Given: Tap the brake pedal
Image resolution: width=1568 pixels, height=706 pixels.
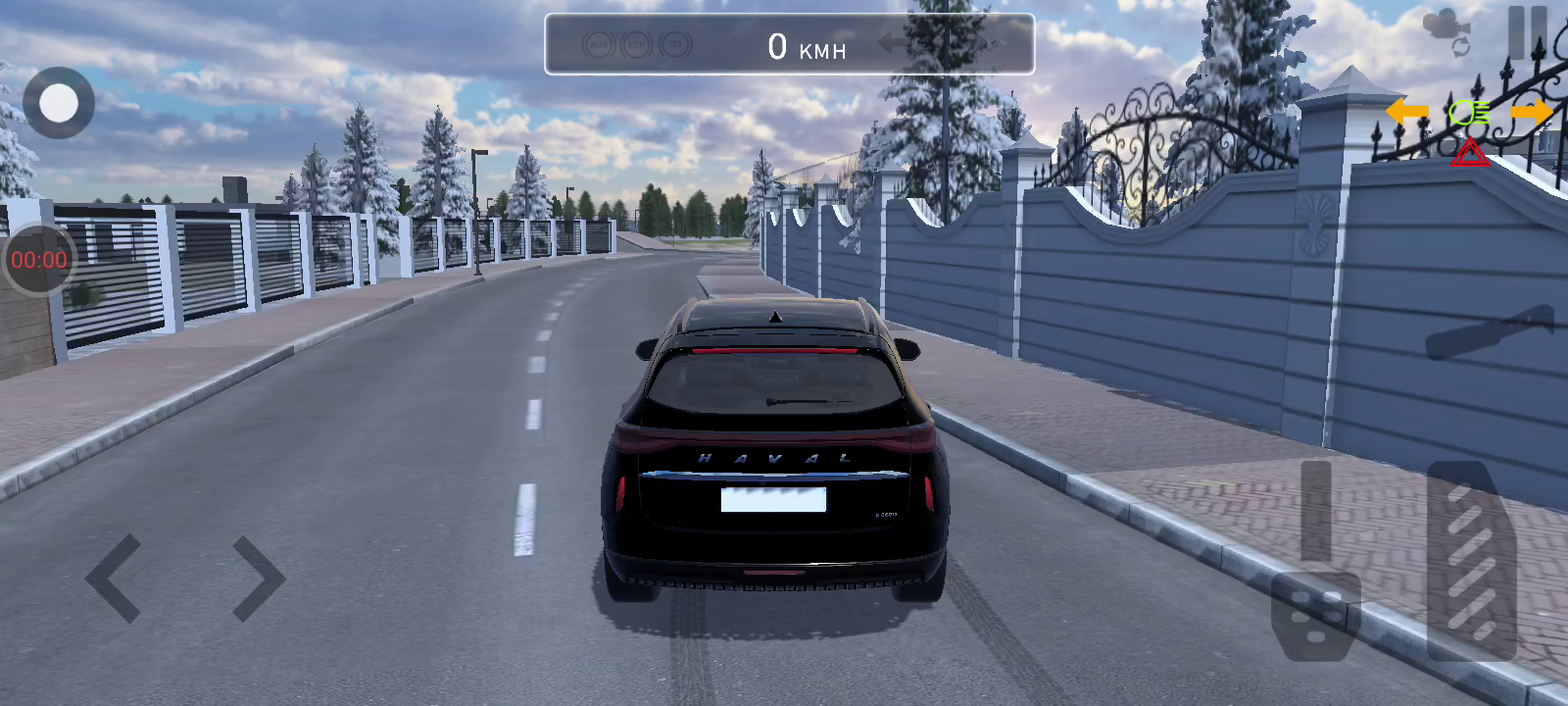Looking at the screenshot, I should point(1316,598).
